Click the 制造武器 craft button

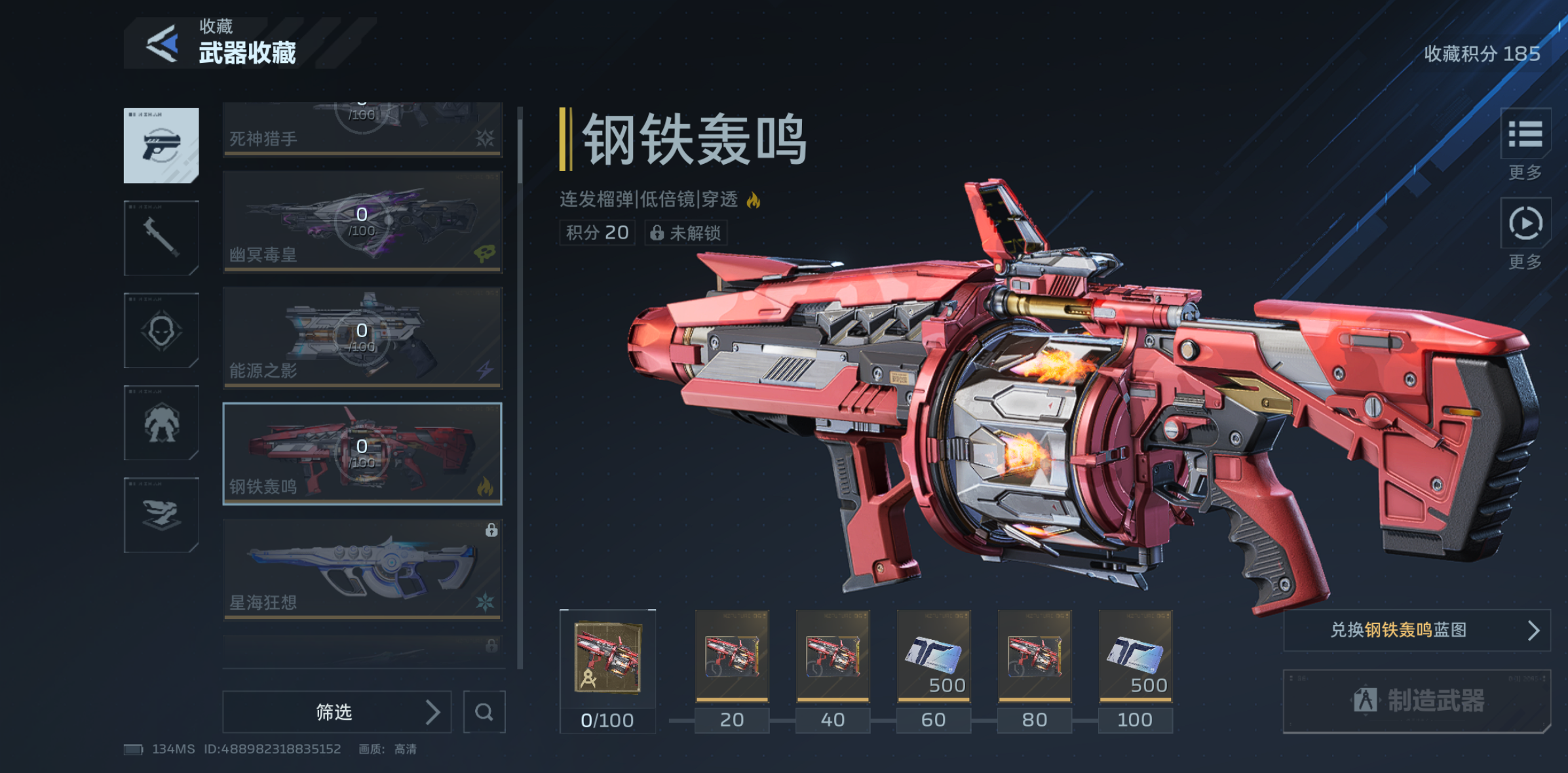(x=1417, y=700)
